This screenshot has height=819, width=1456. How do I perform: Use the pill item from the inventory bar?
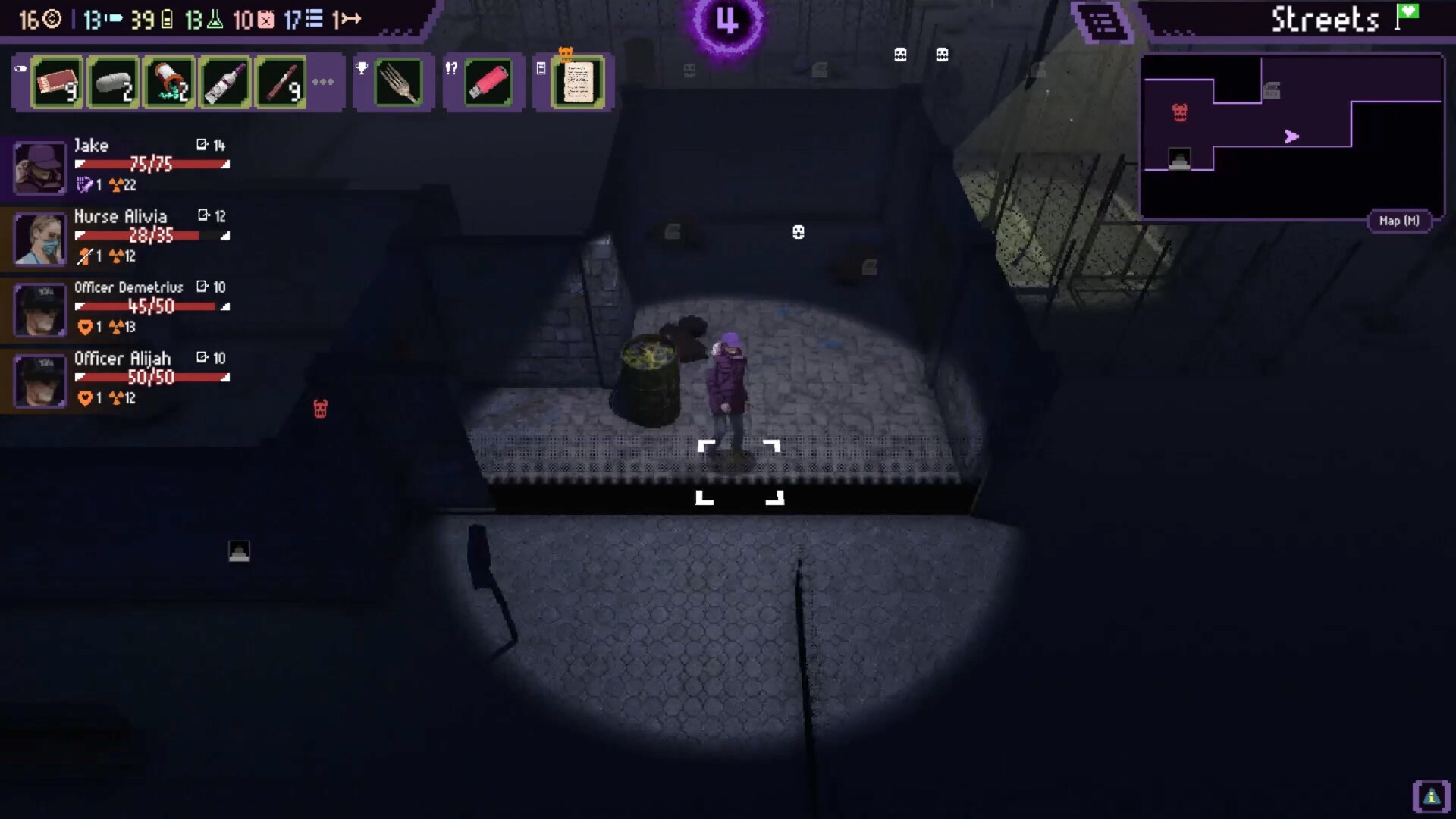pos(112,82)
